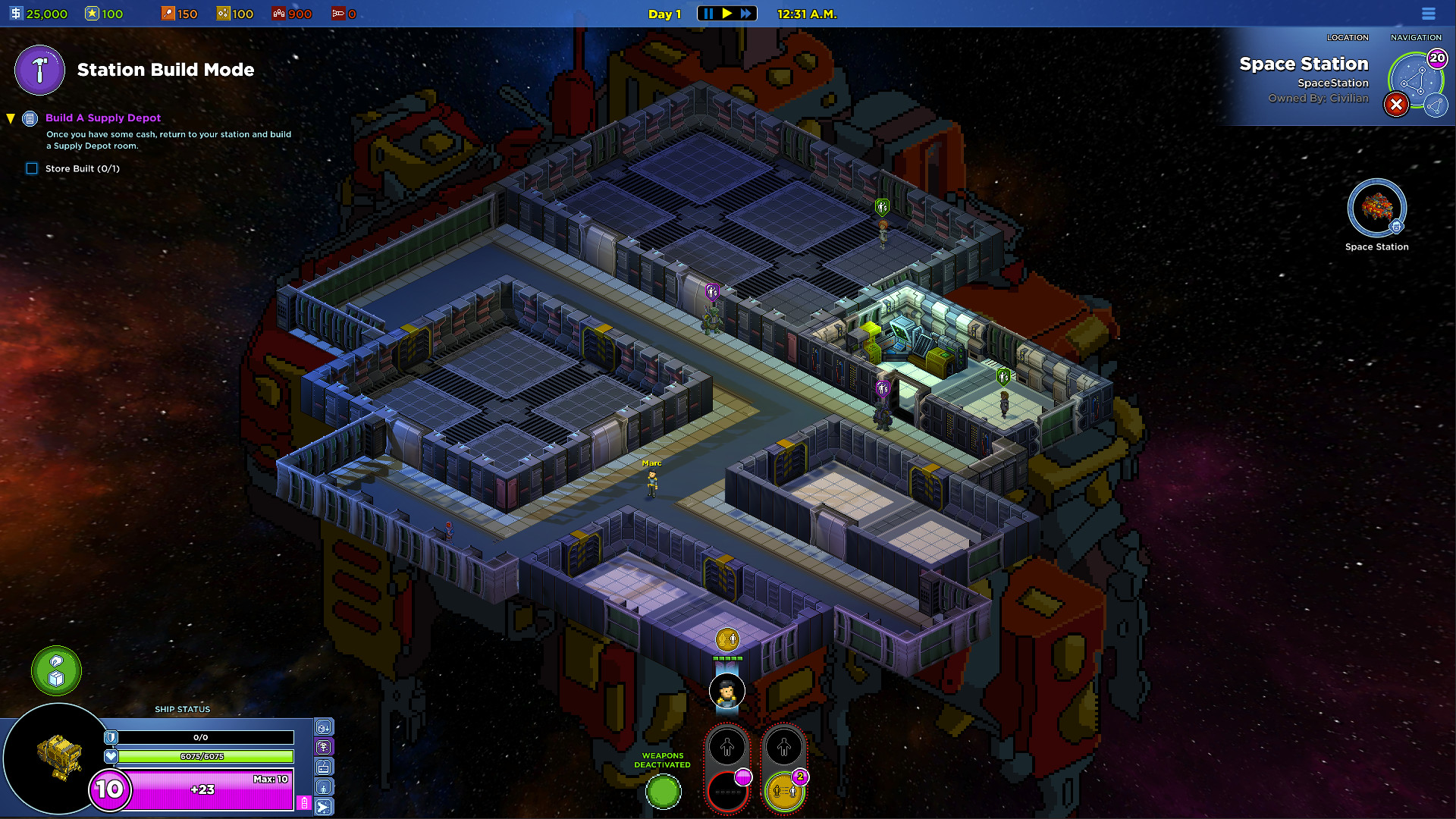Cancel navigation with the red X button
Screen dimensions: 1456x819
point(1396,105)
